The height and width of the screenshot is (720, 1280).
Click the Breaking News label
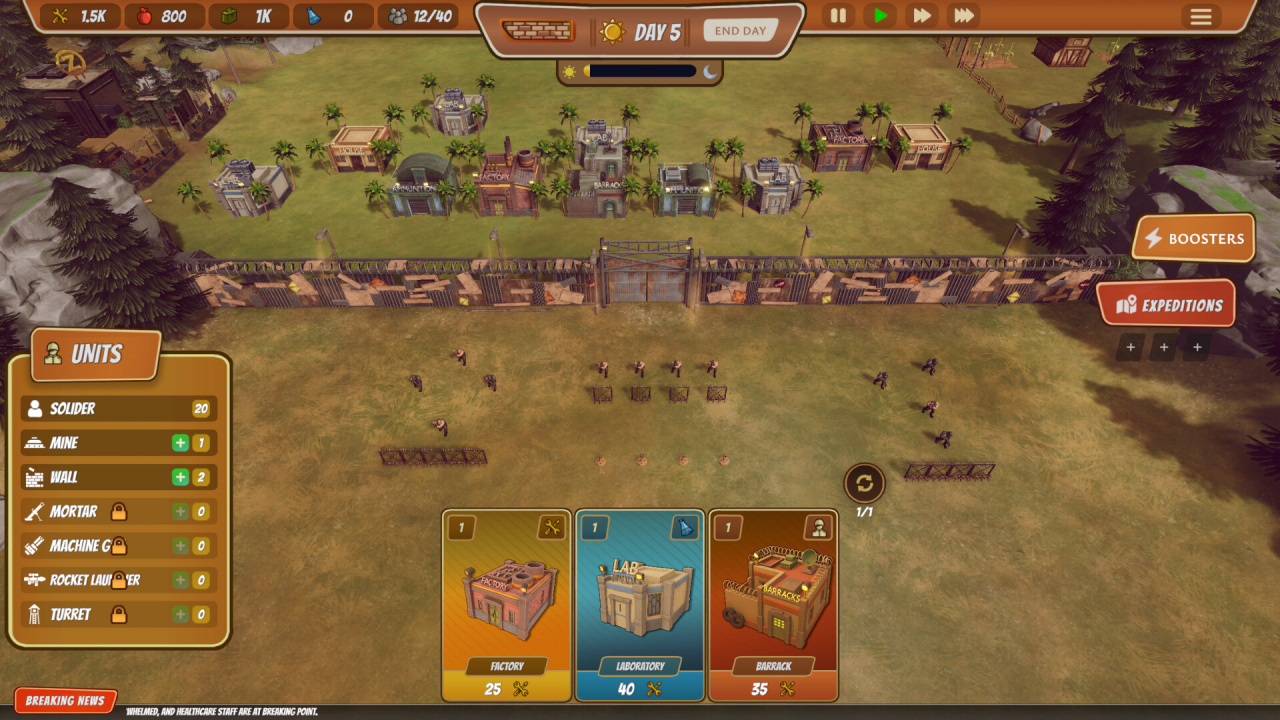coord(66,701)
